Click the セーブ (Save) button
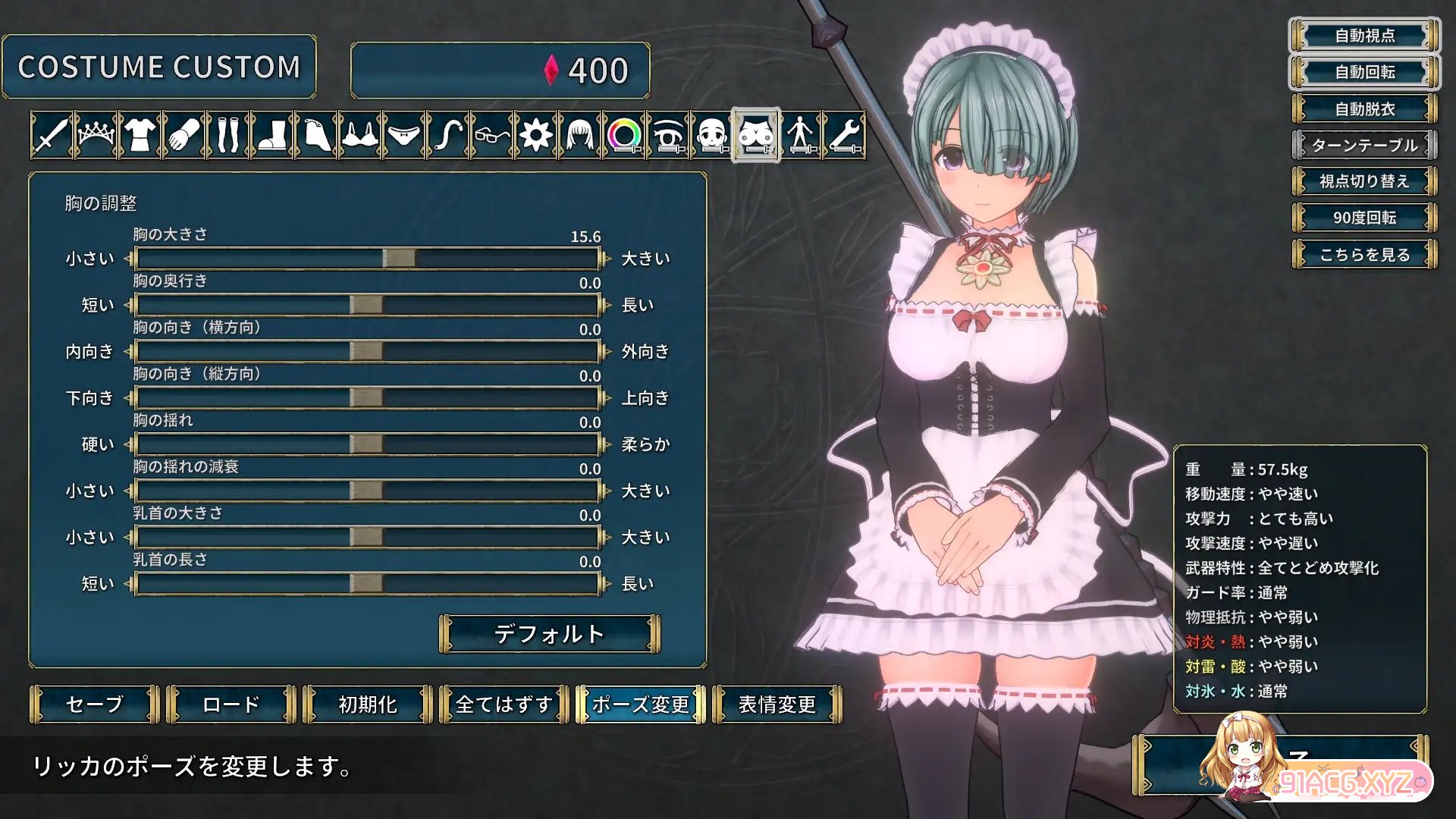This screenshot has width=1456, height=819. pos(95,704)
